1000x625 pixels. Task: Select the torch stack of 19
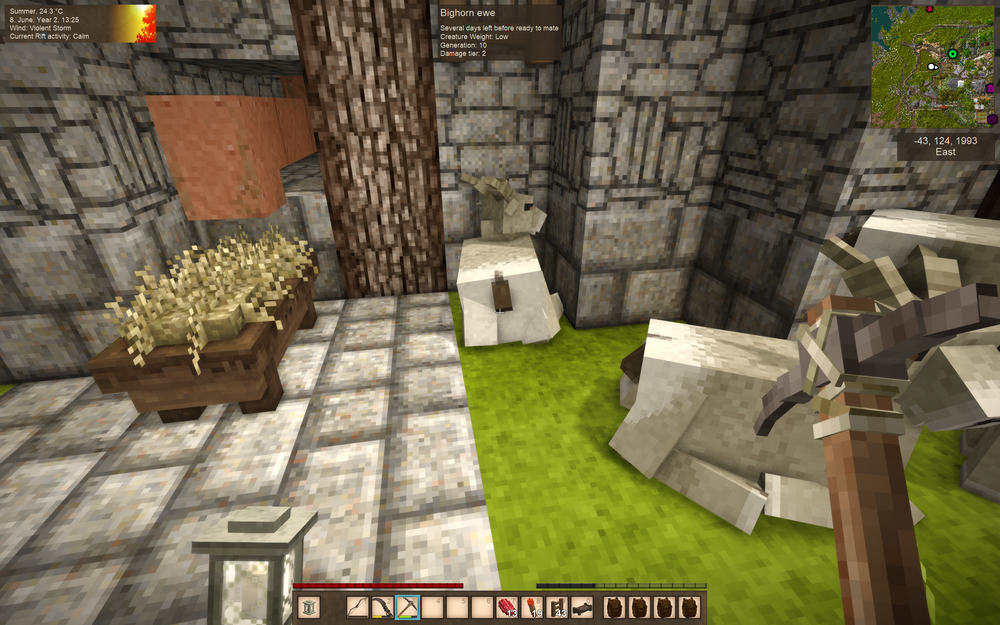[531, 607]
